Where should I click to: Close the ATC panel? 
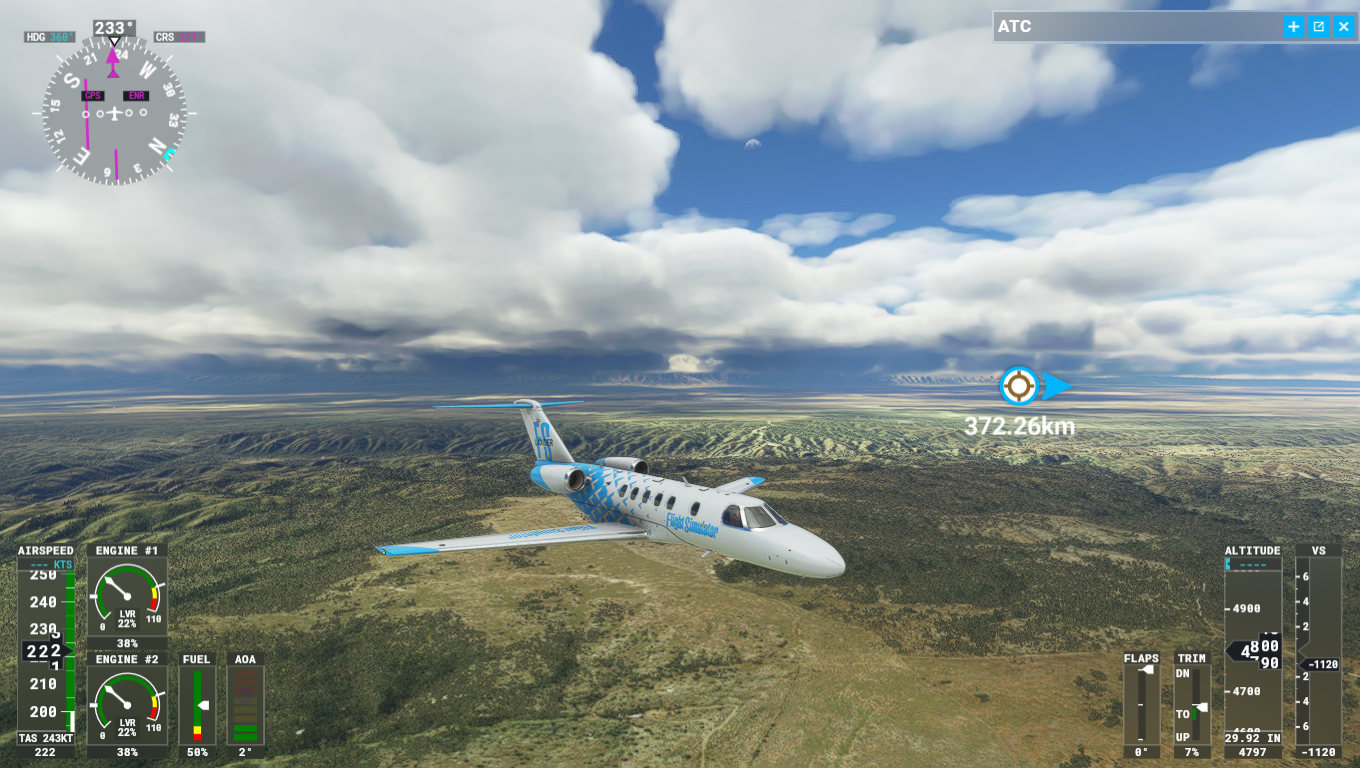click(x=1343, y=27)
